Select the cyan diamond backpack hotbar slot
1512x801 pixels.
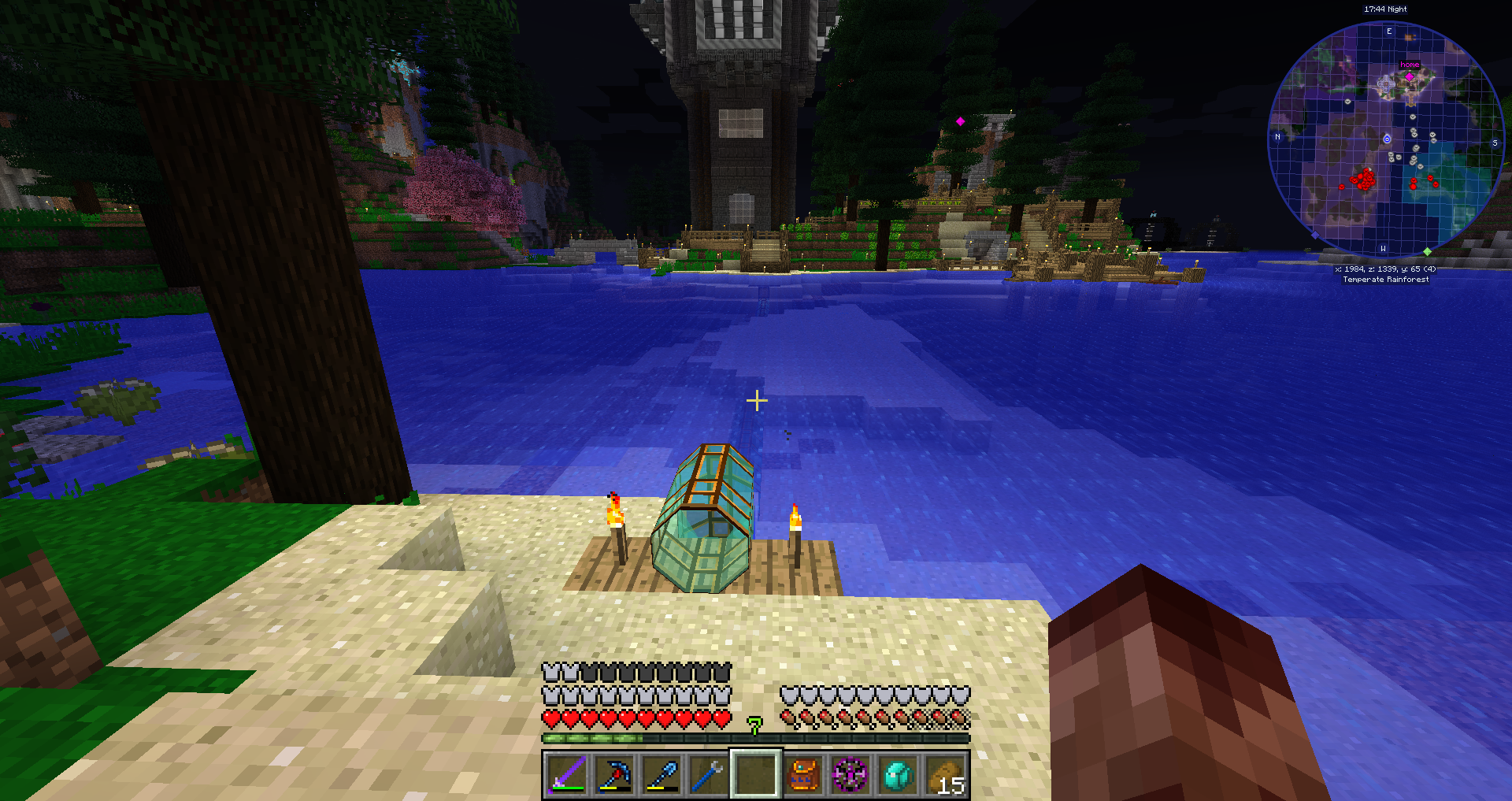pos(898,775)
